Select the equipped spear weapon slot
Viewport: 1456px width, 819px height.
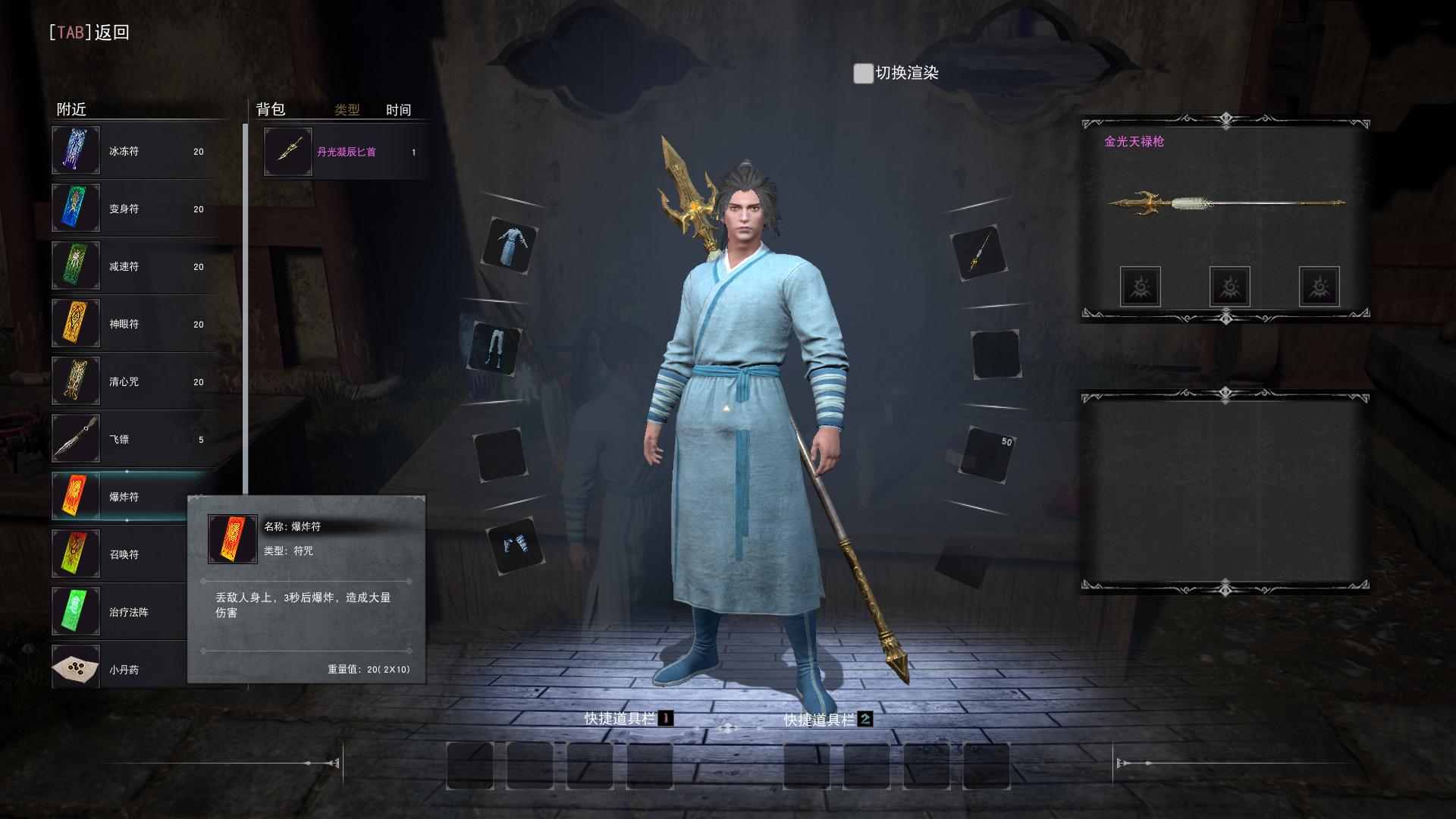978,253
